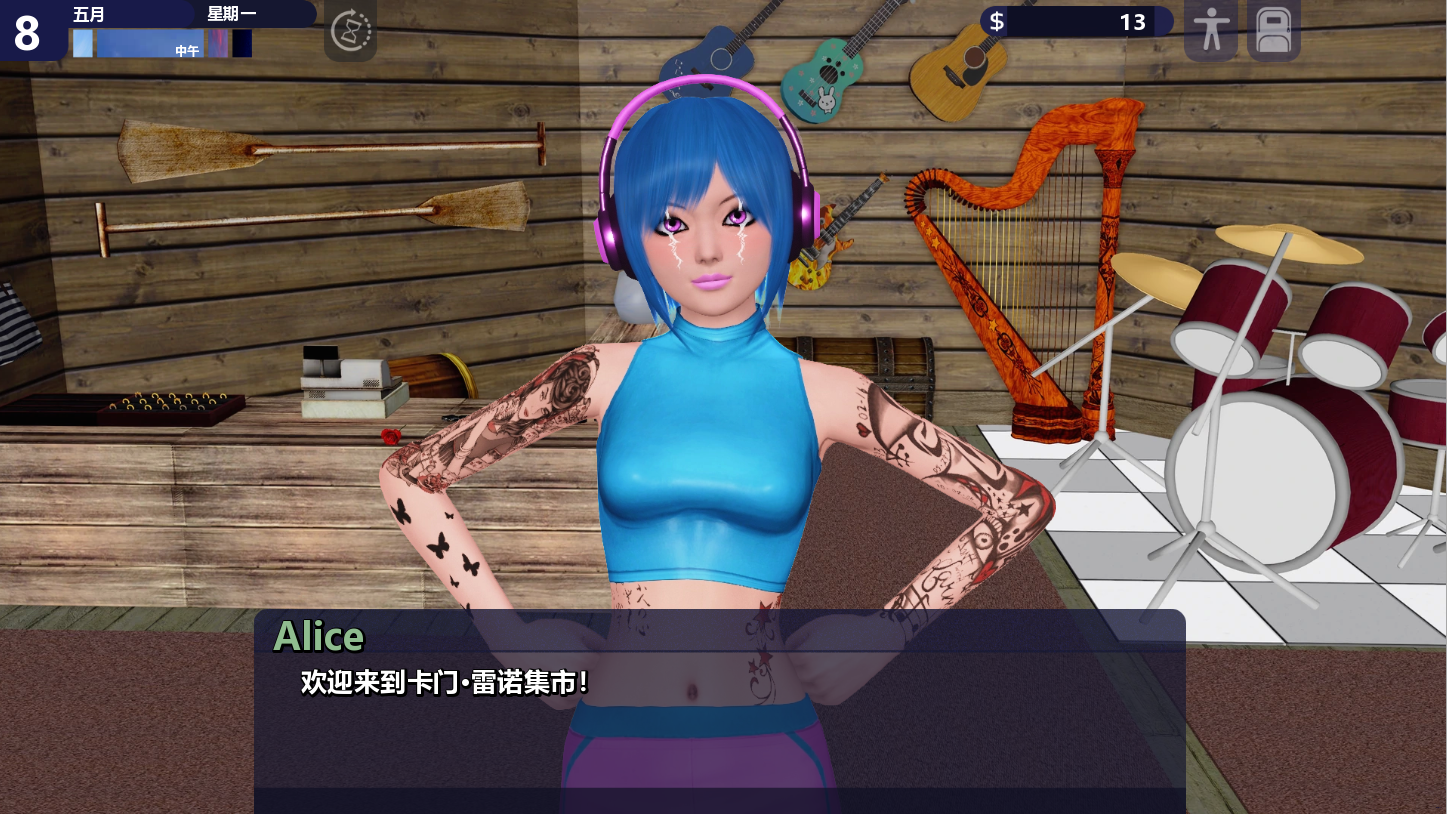Click the time-of-day bar
1447x814 pixels.
[x=162, y=44]
